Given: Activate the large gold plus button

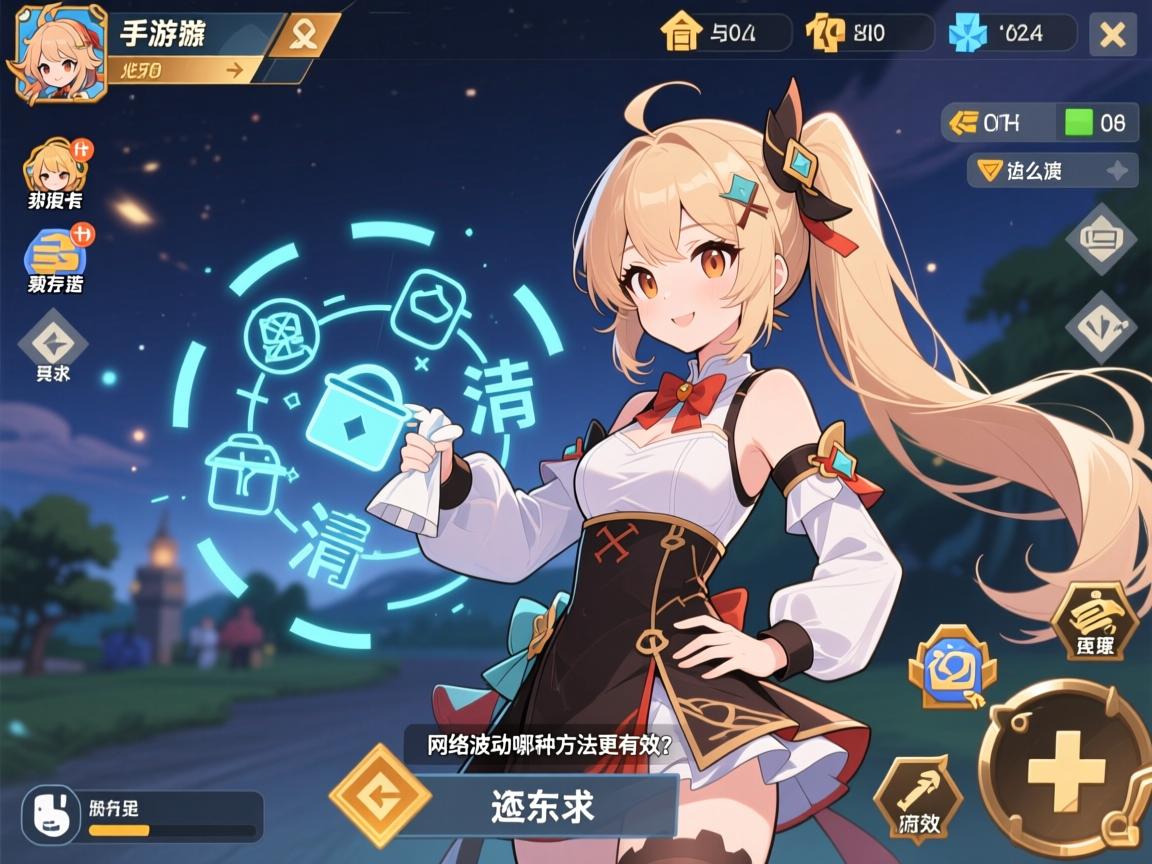Looking at the screenshot, I should tap(1063, 765).
